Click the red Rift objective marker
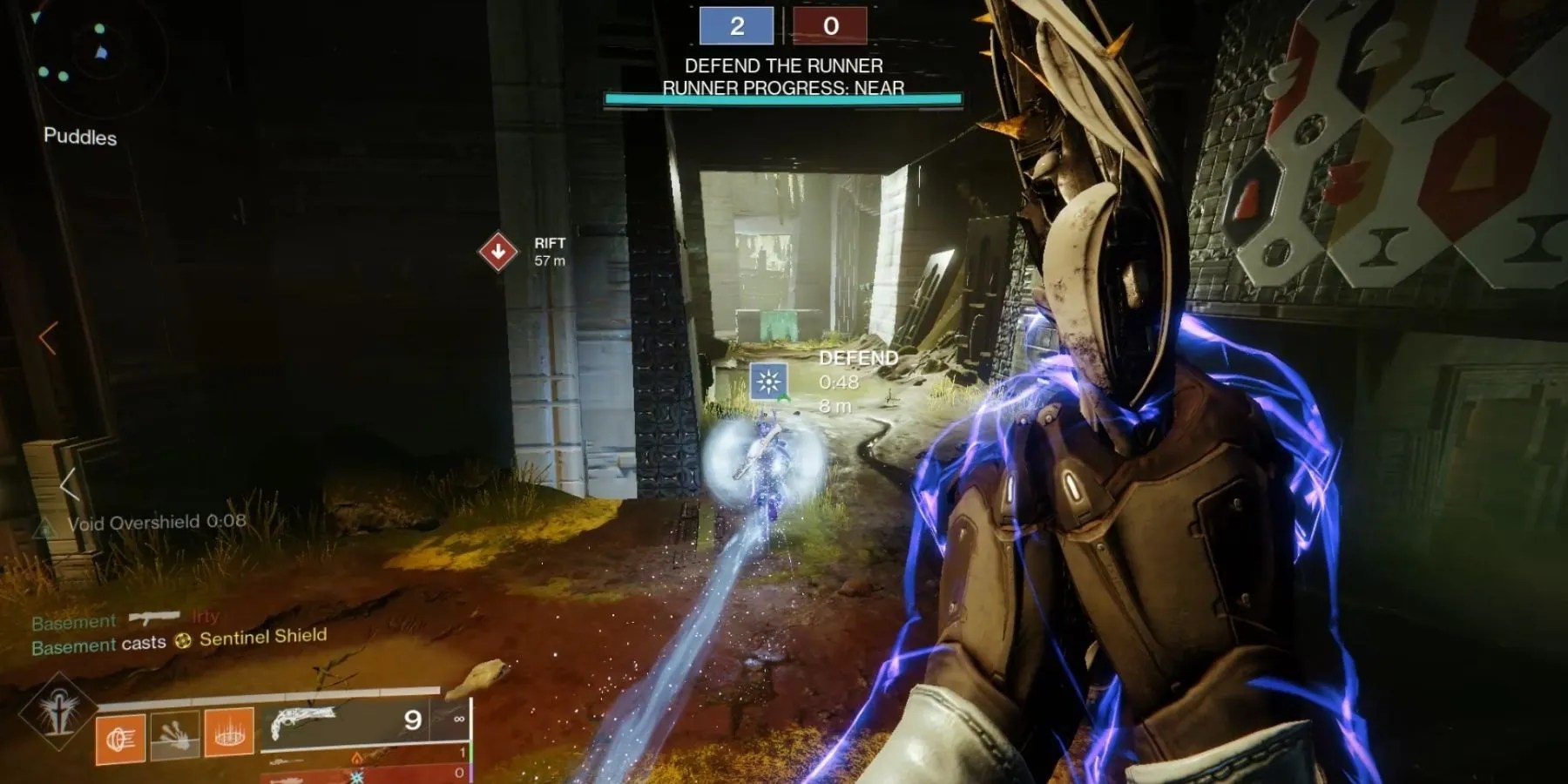The height and width of the screenshot is (784, 1568). pyautogui.click(x=498, y=252)
